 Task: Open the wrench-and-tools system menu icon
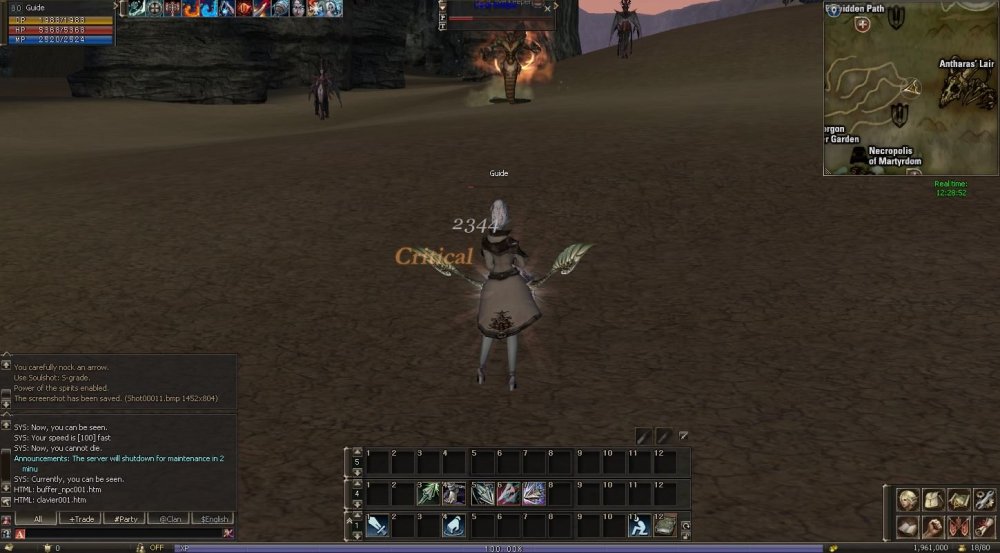click(983, 499)
